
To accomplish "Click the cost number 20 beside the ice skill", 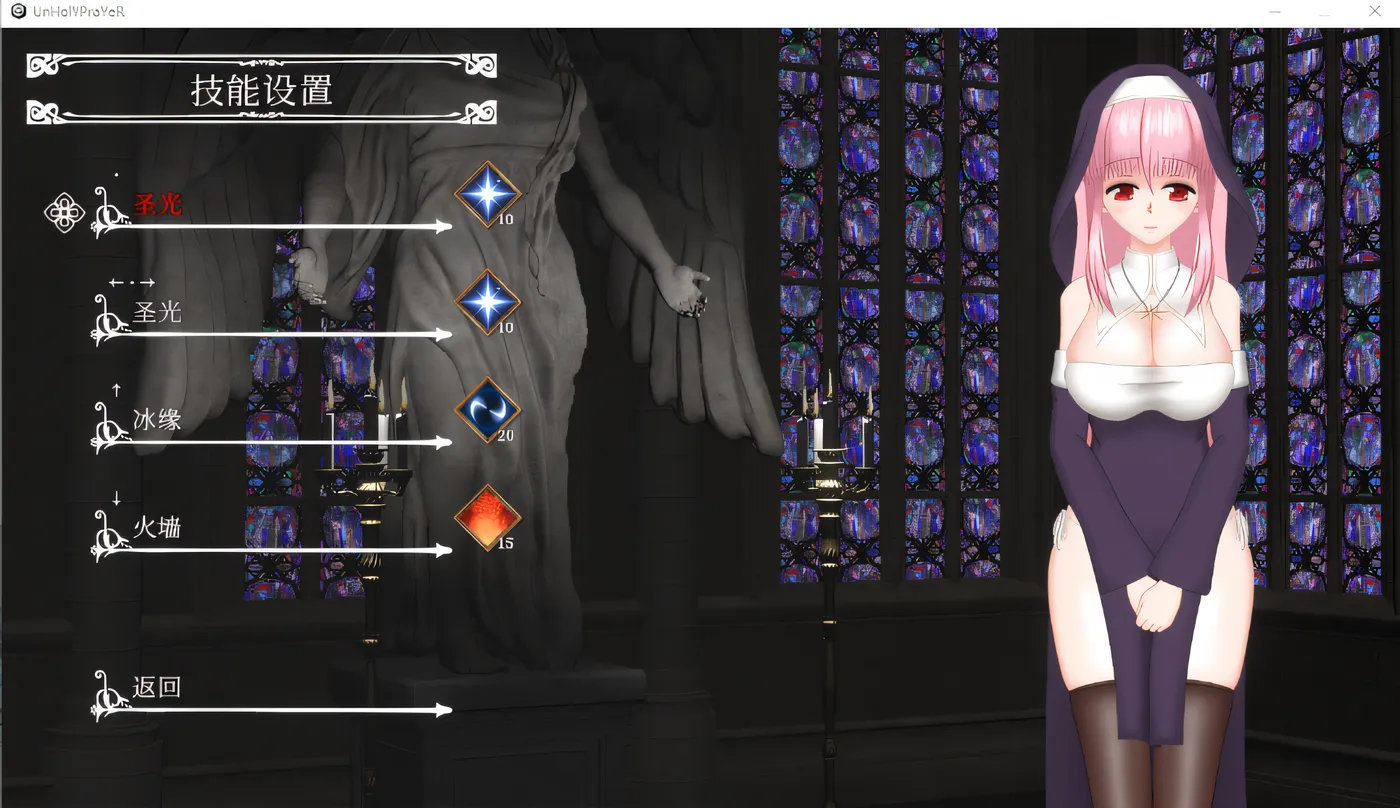I will (x=505, y=435).
